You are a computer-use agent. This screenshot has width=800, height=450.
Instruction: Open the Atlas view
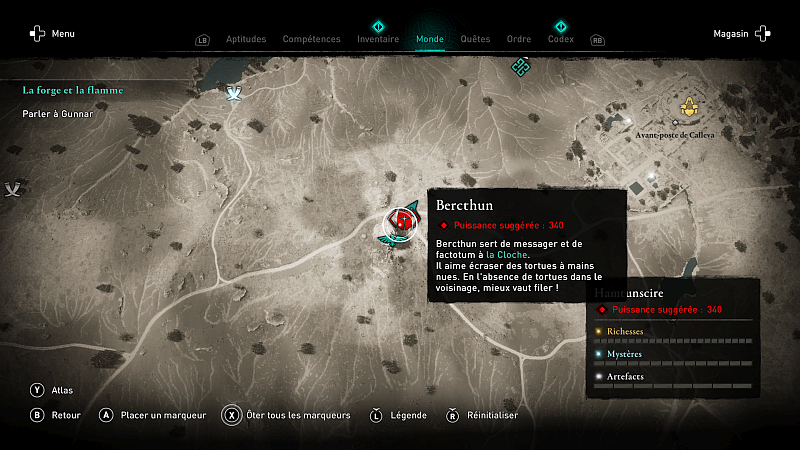[50, 390]
